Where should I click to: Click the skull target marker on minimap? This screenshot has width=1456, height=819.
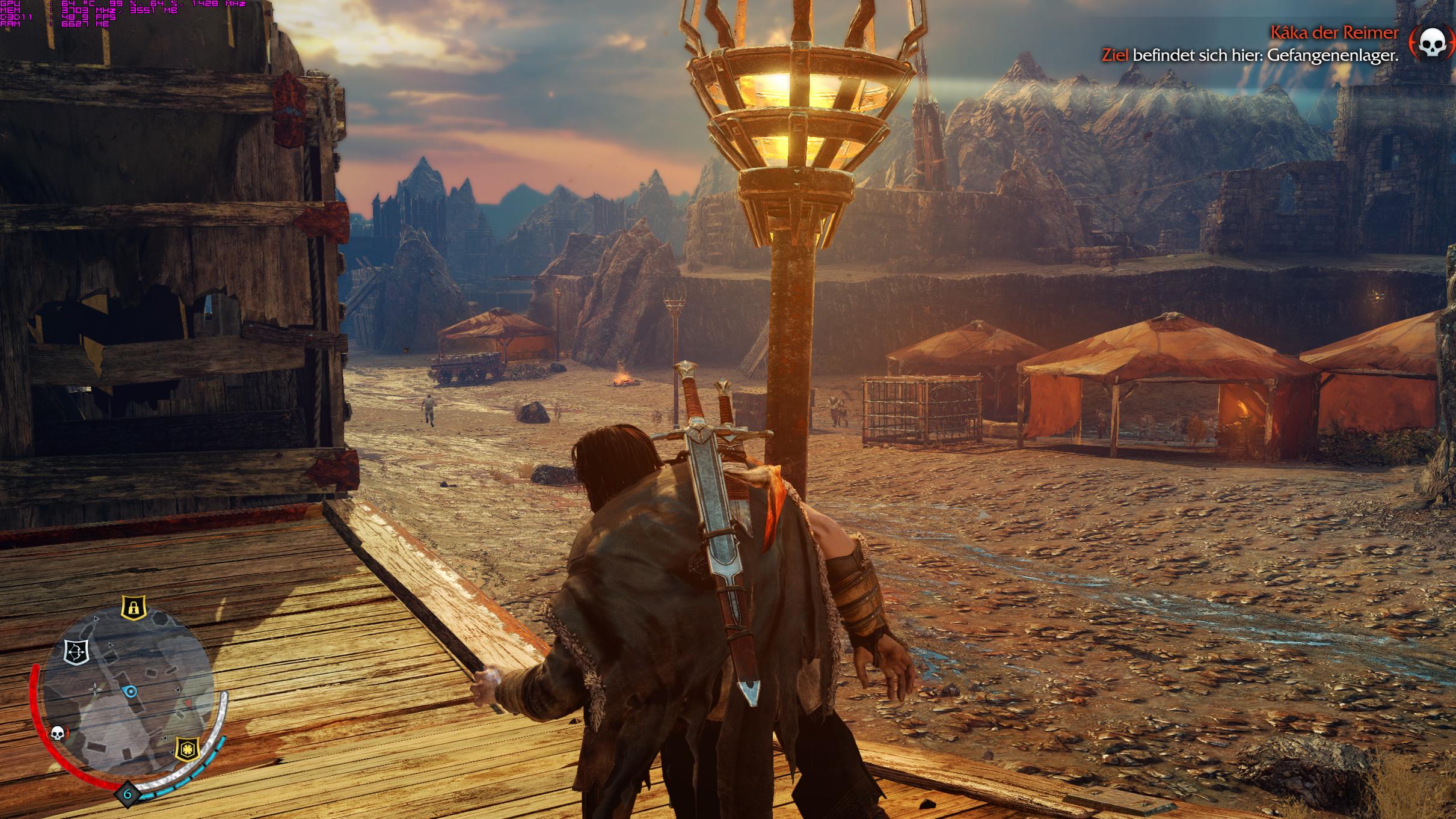pyautogui.click(x=58, y=733)
